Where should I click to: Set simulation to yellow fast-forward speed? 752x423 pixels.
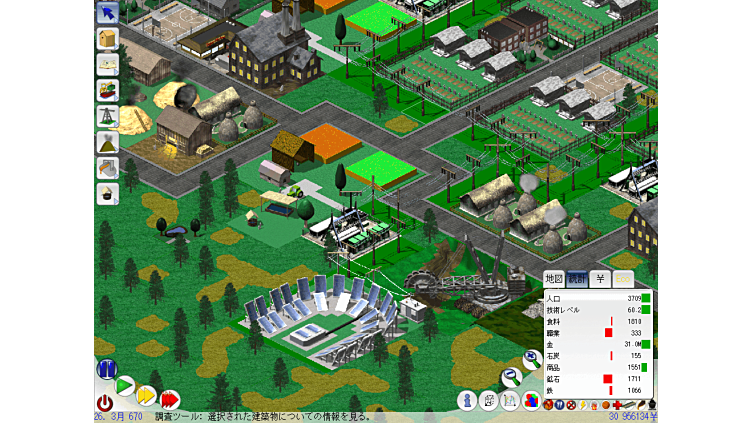146,394
